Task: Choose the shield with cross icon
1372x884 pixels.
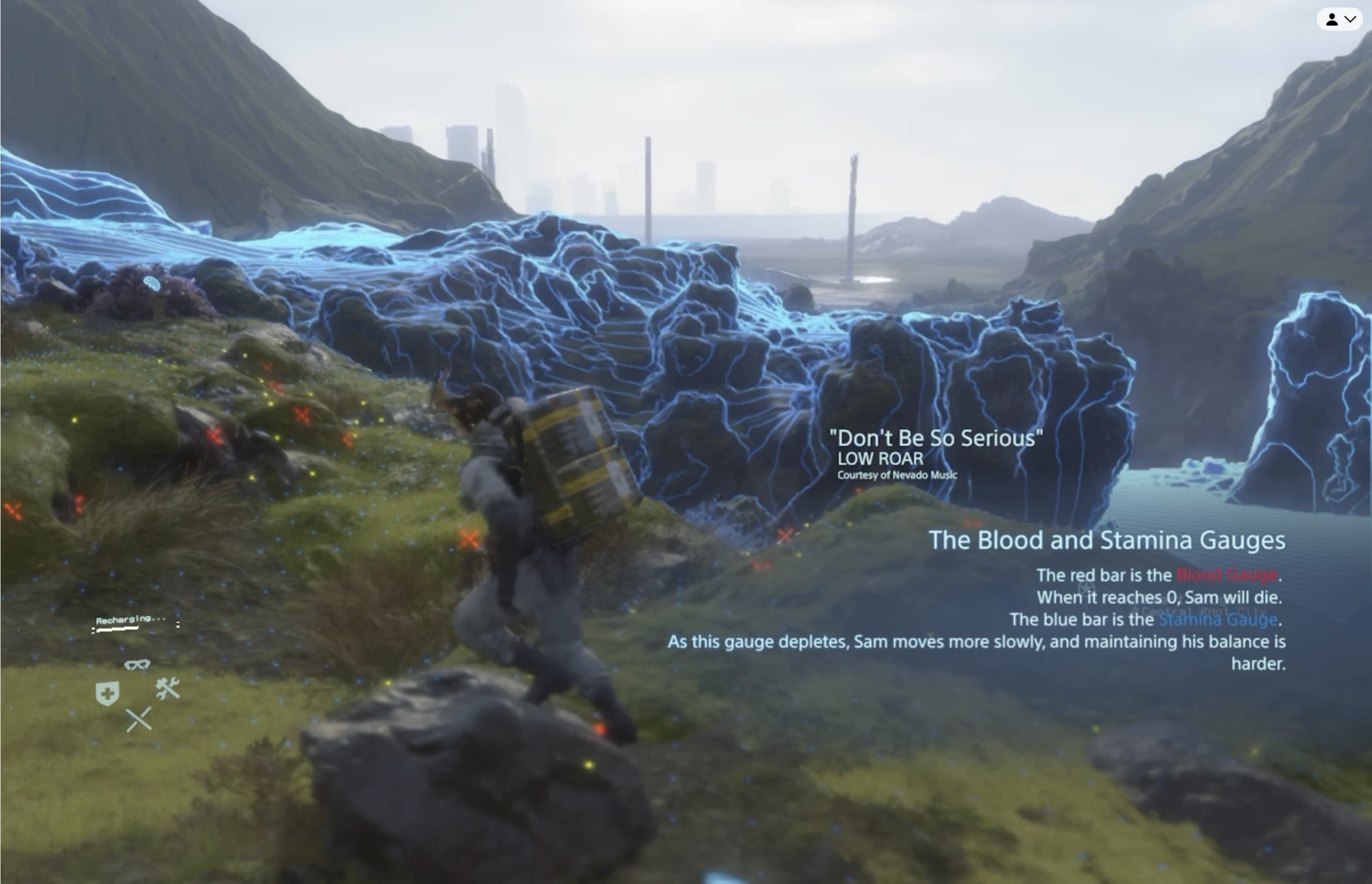Action: tap(107, 693)
